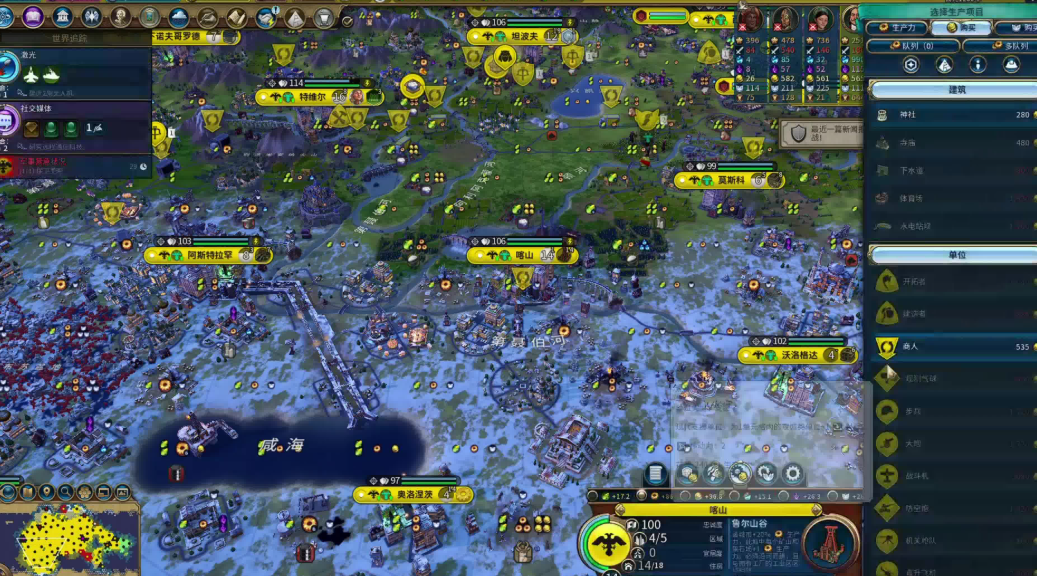Collapse the 单位 units section header
1037x576 pixels.
[x=955, y=255]
